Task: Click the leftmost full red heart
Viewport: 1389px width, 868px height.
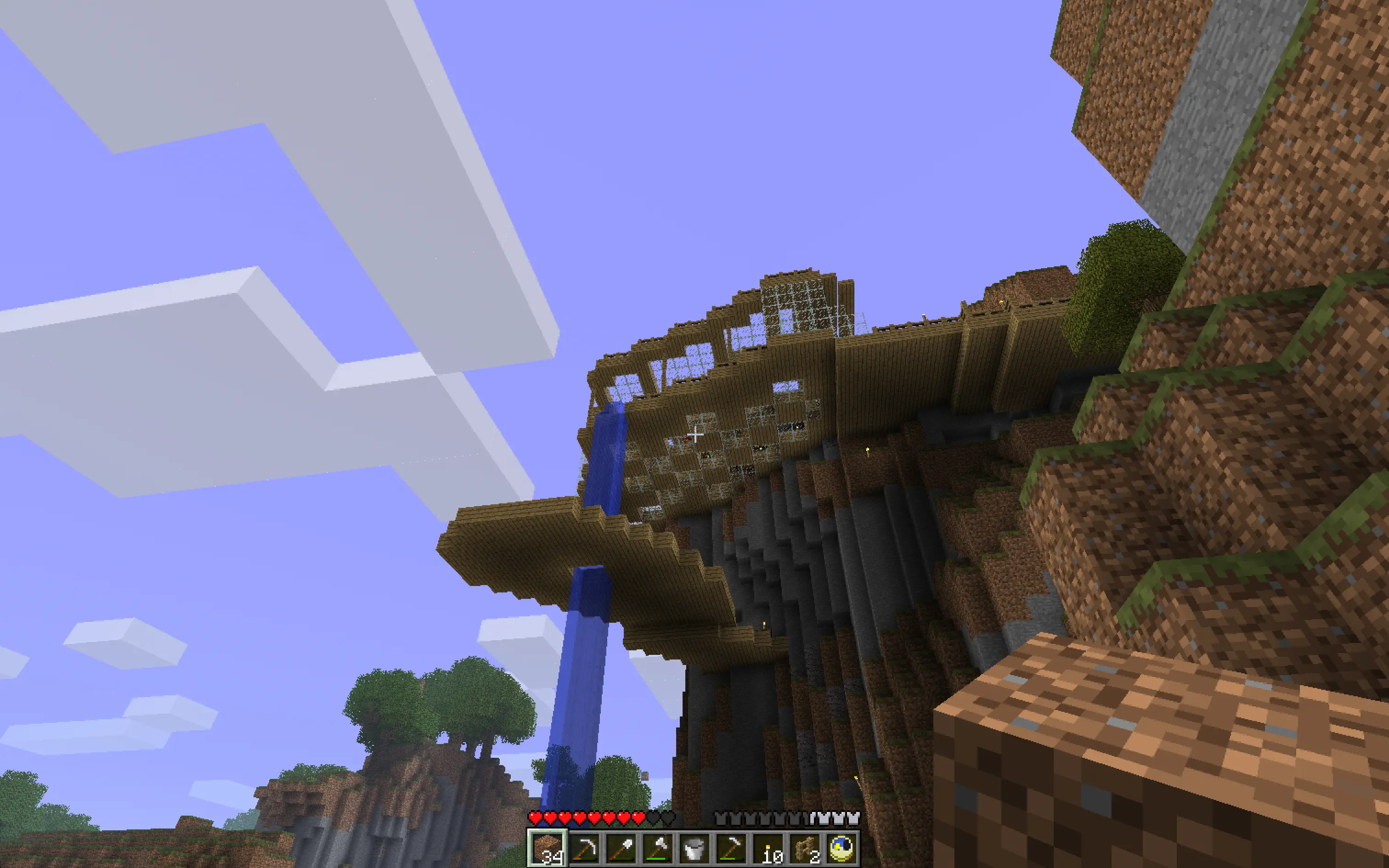Action: click(536, 818)
